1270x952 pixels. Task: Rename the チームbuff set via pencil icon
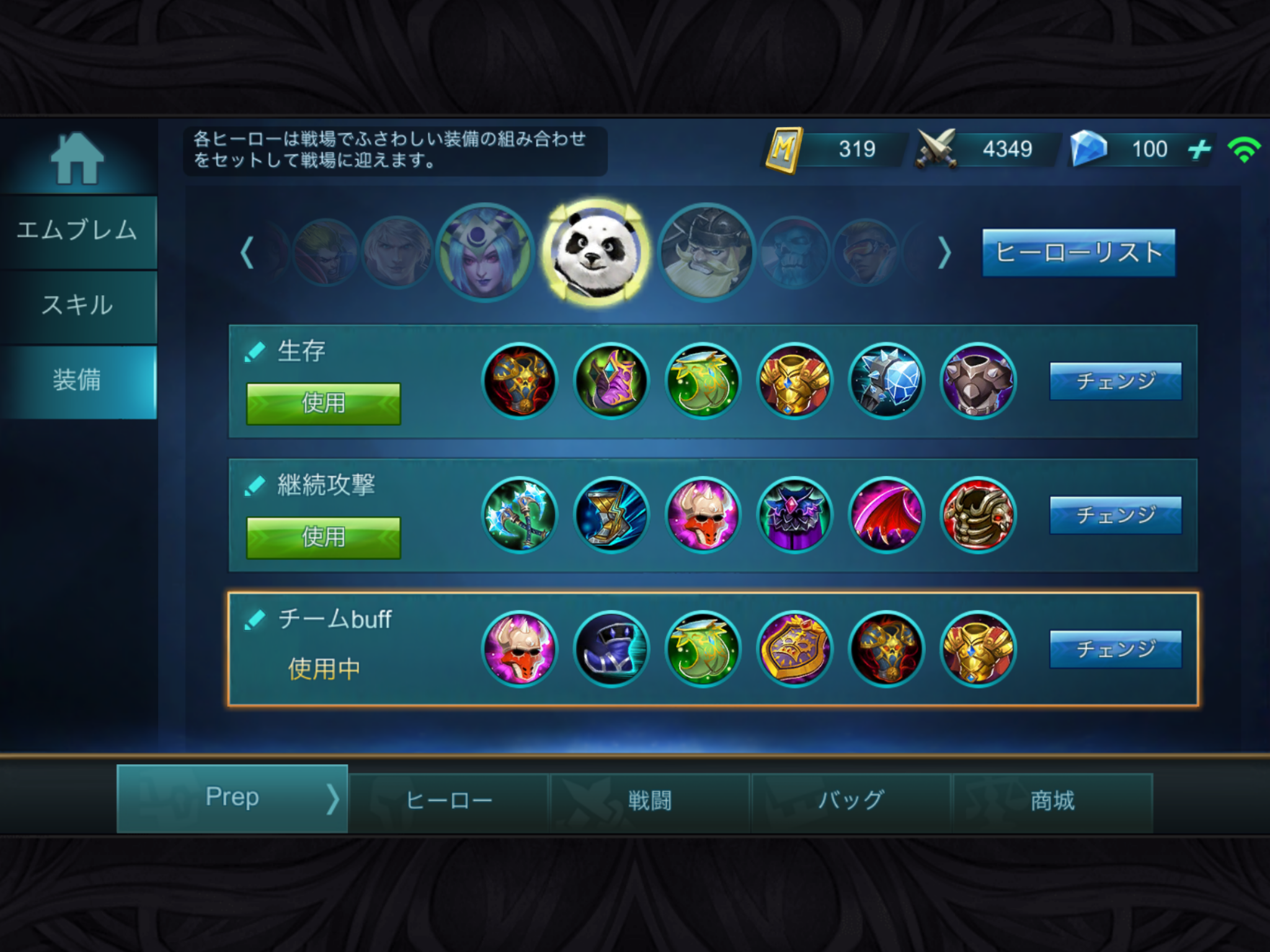point(255,619)
